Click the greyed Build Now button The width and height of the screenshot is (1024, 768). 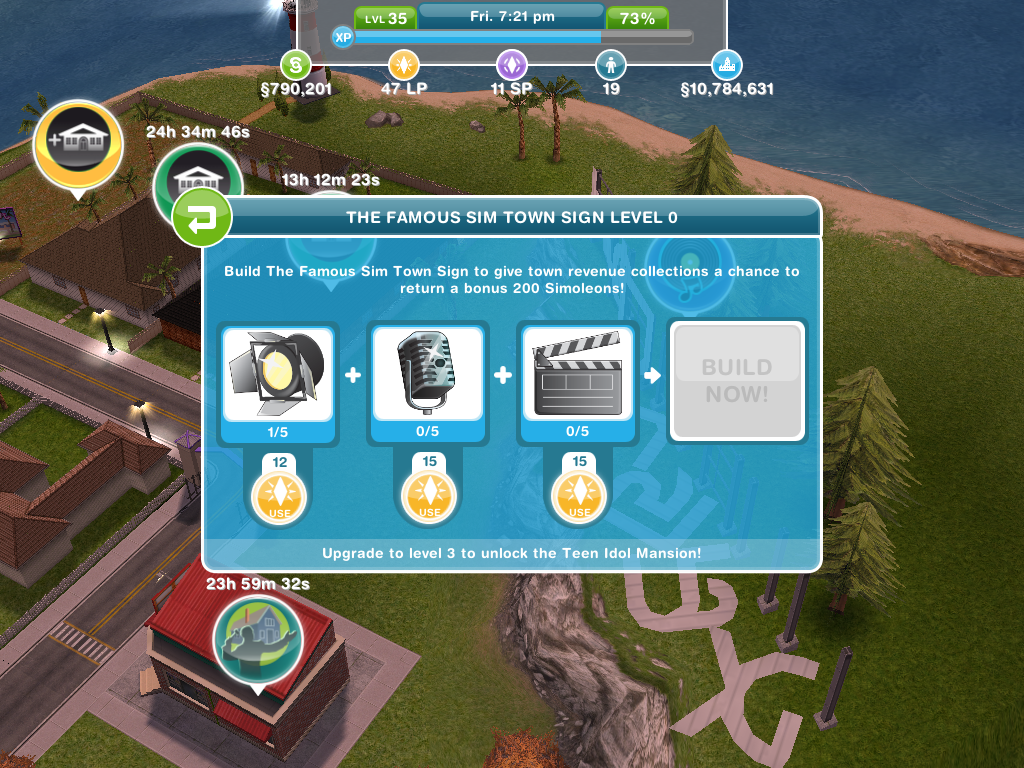(x=736, y=380)
